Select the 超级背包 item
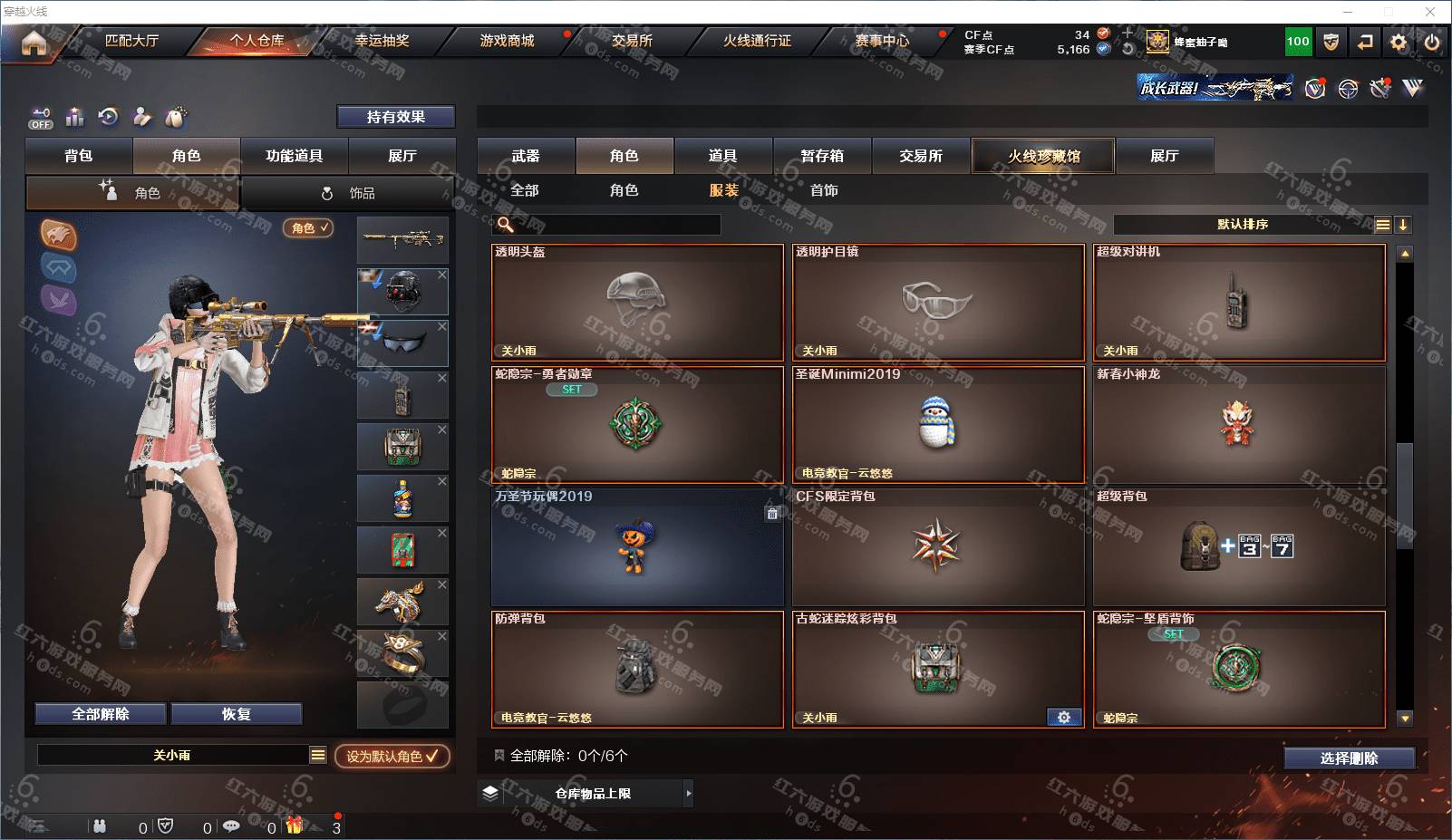1452x840 pixels. tap(1239, 547)
